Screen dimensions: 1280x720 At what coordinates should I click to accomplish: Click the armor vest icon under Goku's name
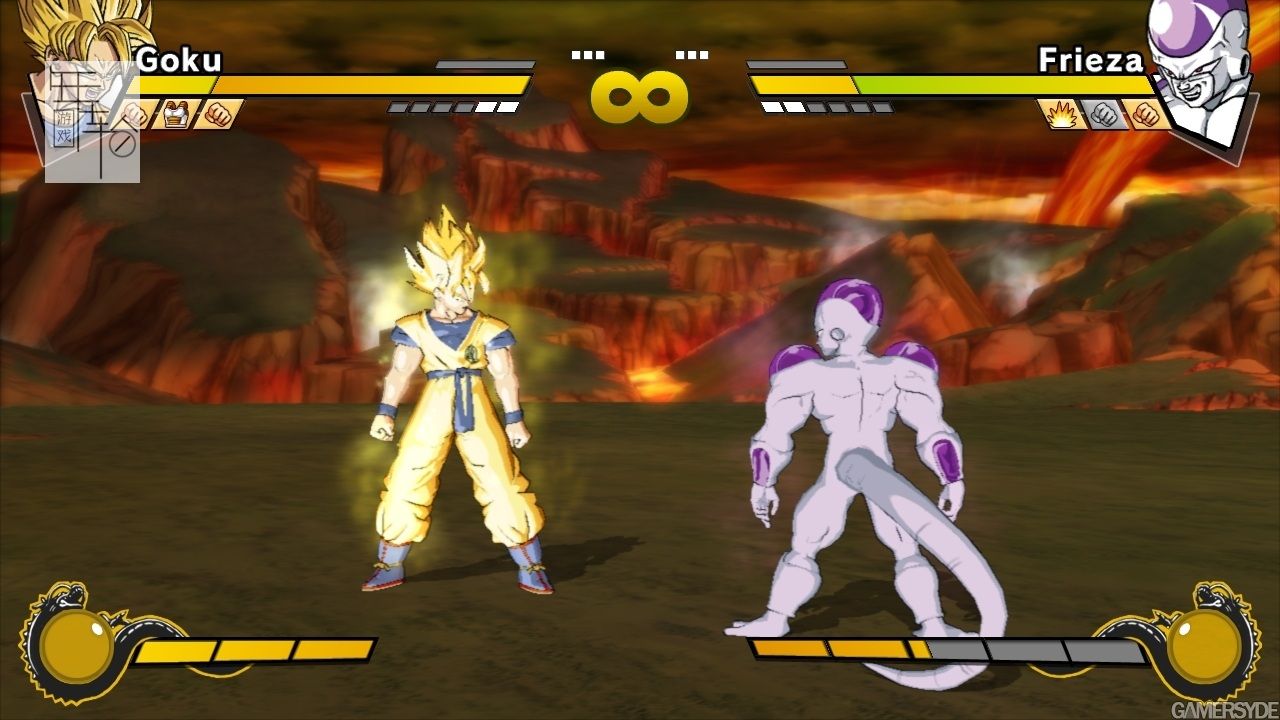pyautogui.click(x=177, y=114)
